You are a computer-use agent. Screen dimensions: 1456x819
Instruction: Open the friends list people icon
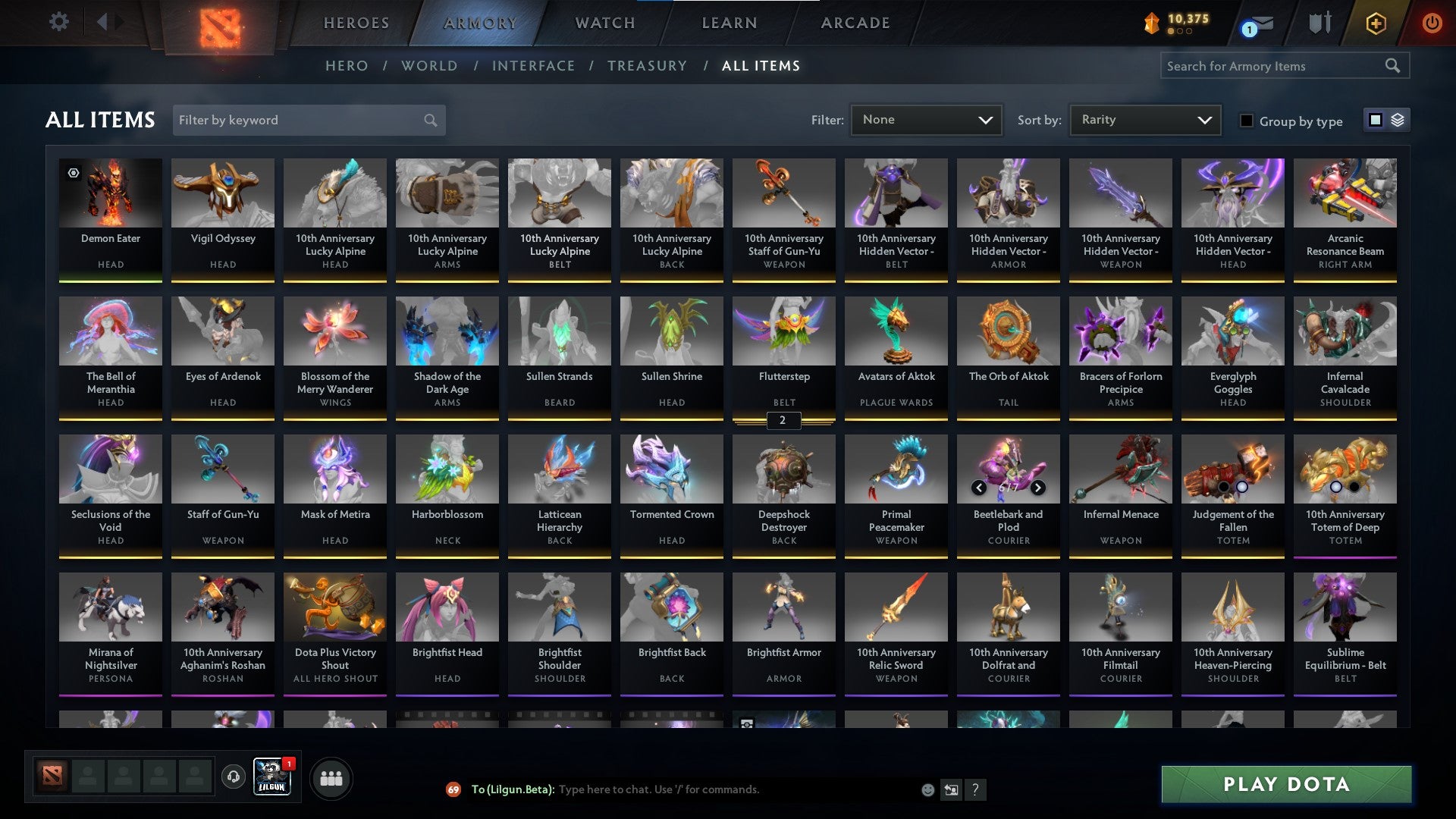[x=331, y=777]
